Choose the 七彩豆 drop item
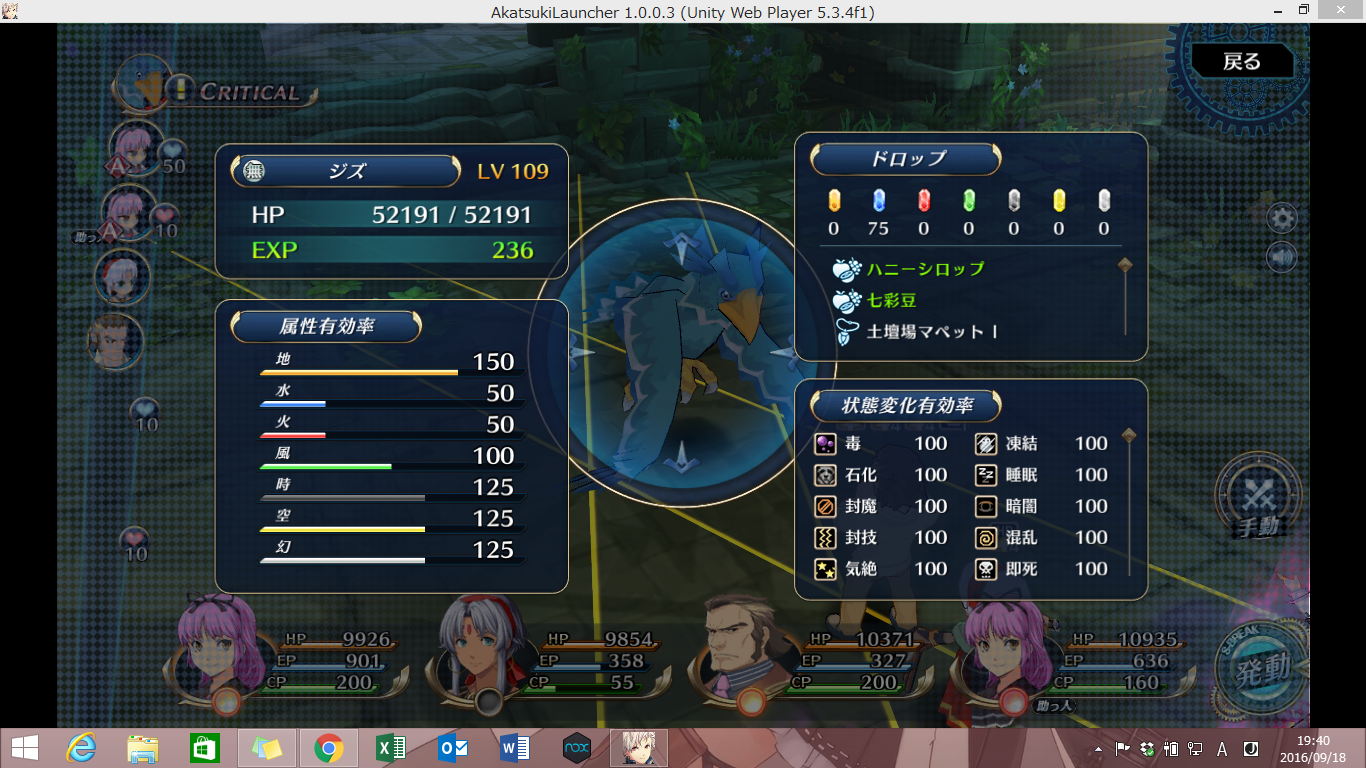The image size is (1366, 768). pos(892,300)
